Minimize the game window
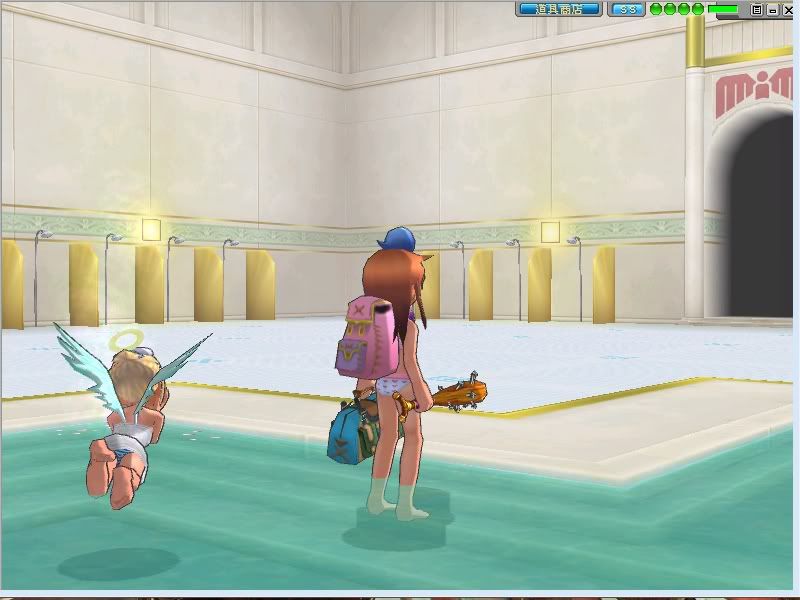The image size is (800, 600). [772, 9]
